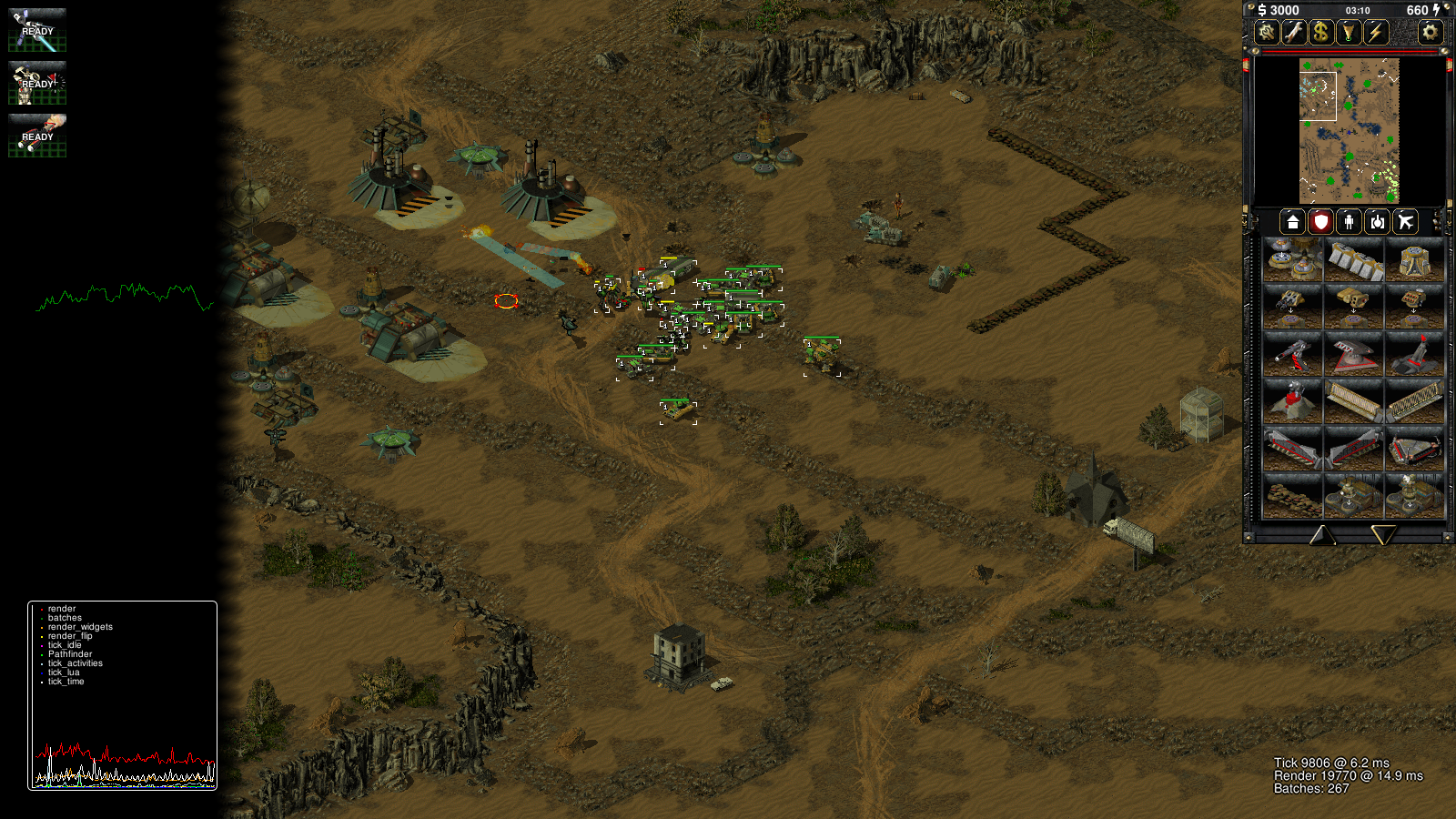Image resolution: width=1456 pixels, height=819 pixels.
Task: Enable sell mode with the dollar sign button
Action: click(x=1320, y=33)
